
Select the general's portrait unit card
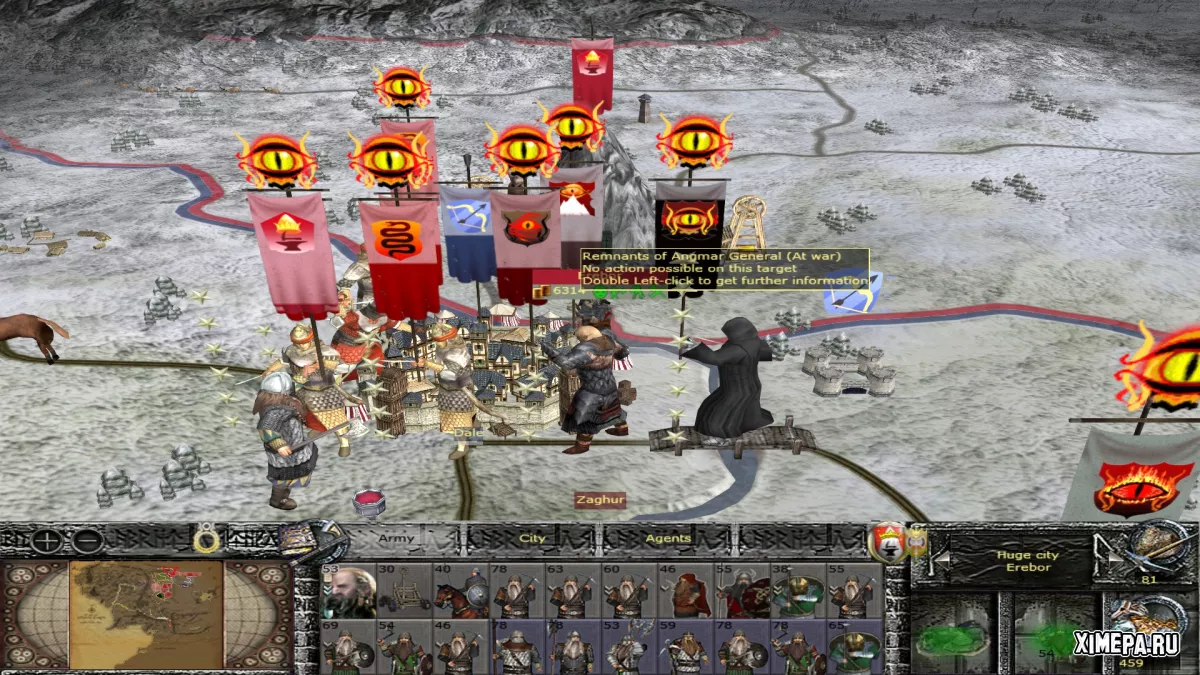point(346,591)
